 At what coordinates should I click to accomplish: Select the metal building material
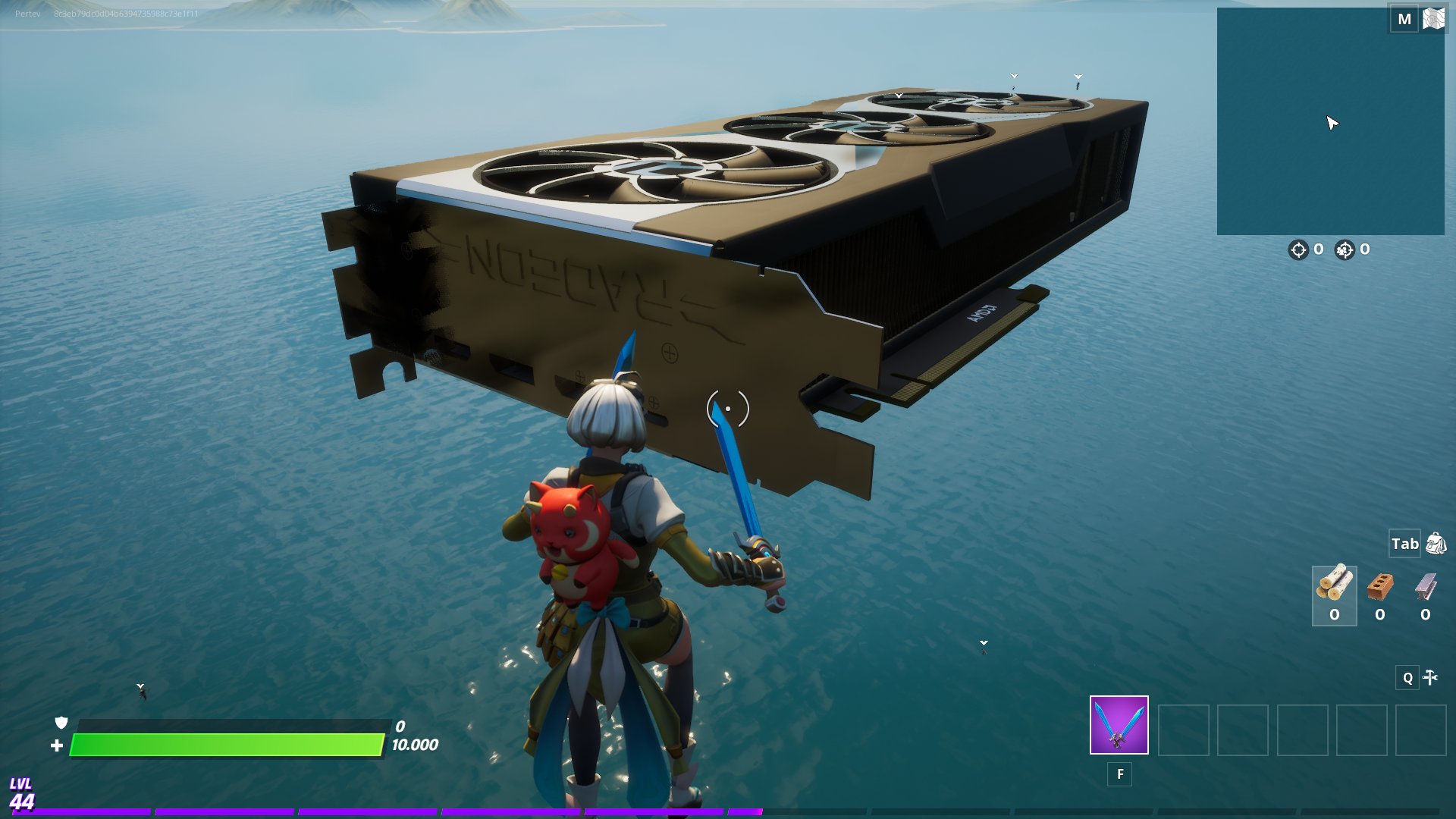click(1426, 587)
